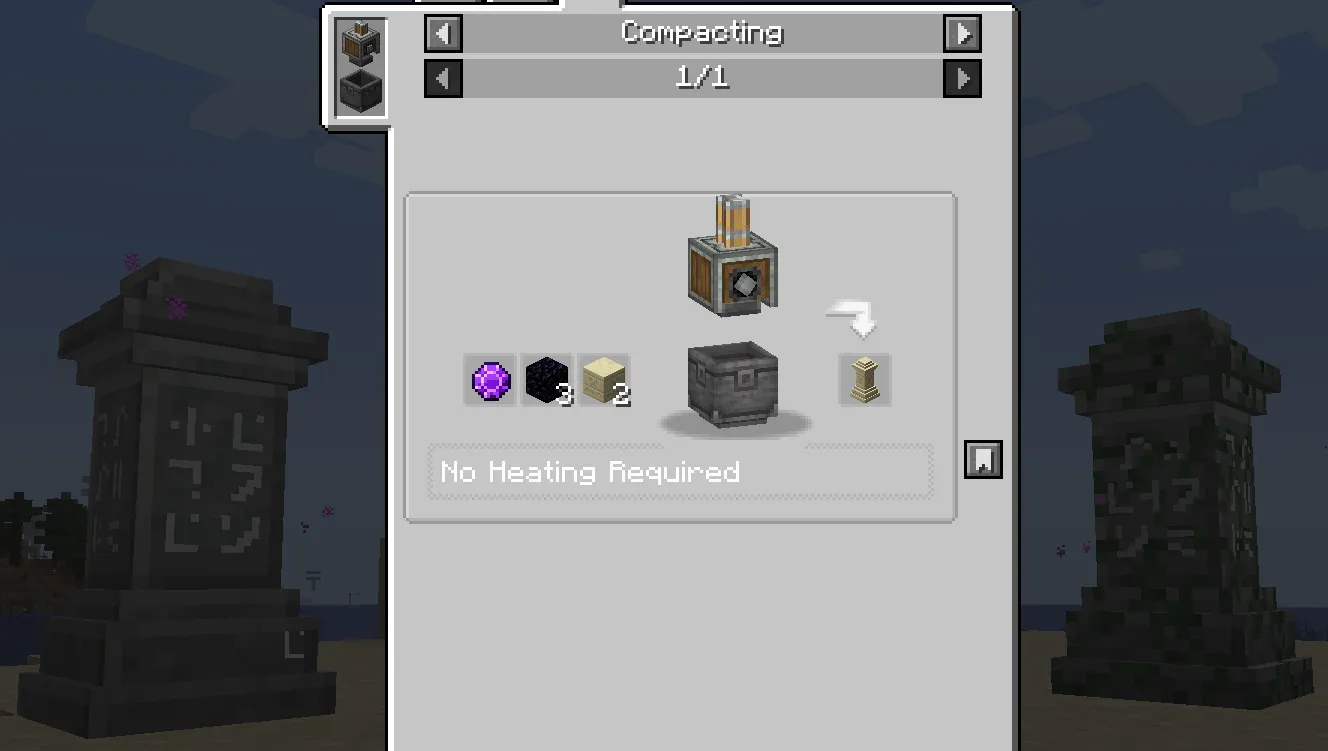The height and width of the screenshot is (751, 1328).
Task: Click the right arrow on the 1/1 page bar
Action: pyautogui.click(x=963, y=78)
